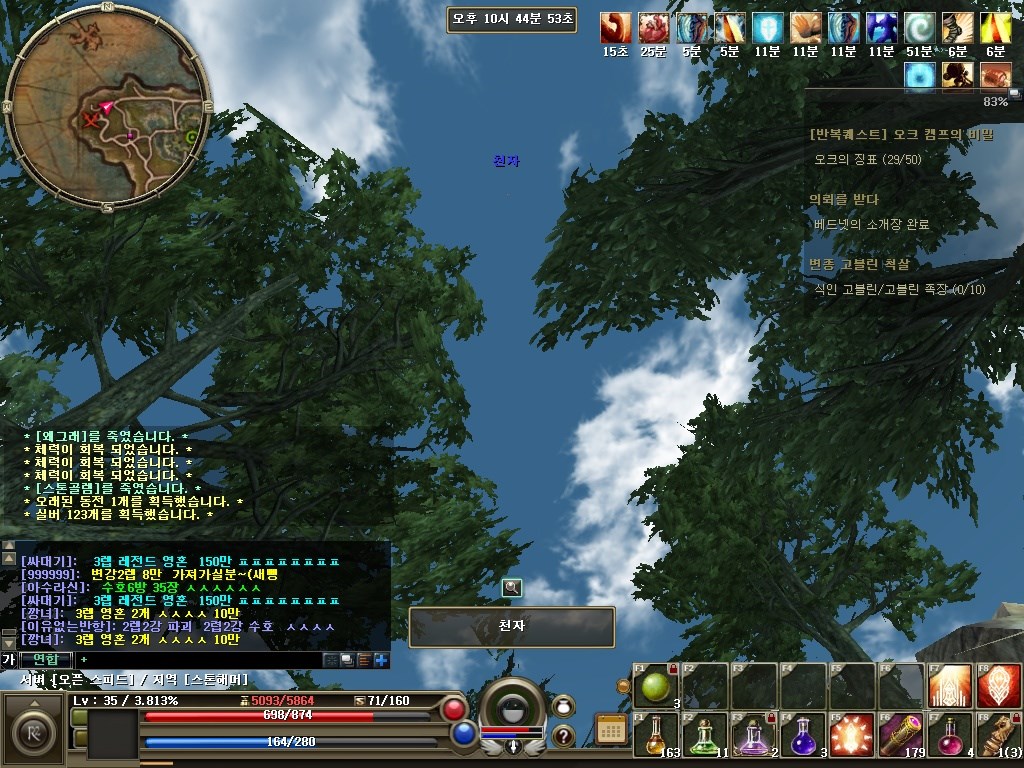Activate the red starburst skill slot
The width and height of the screenshot is (1024, 768).
point(852,735)
